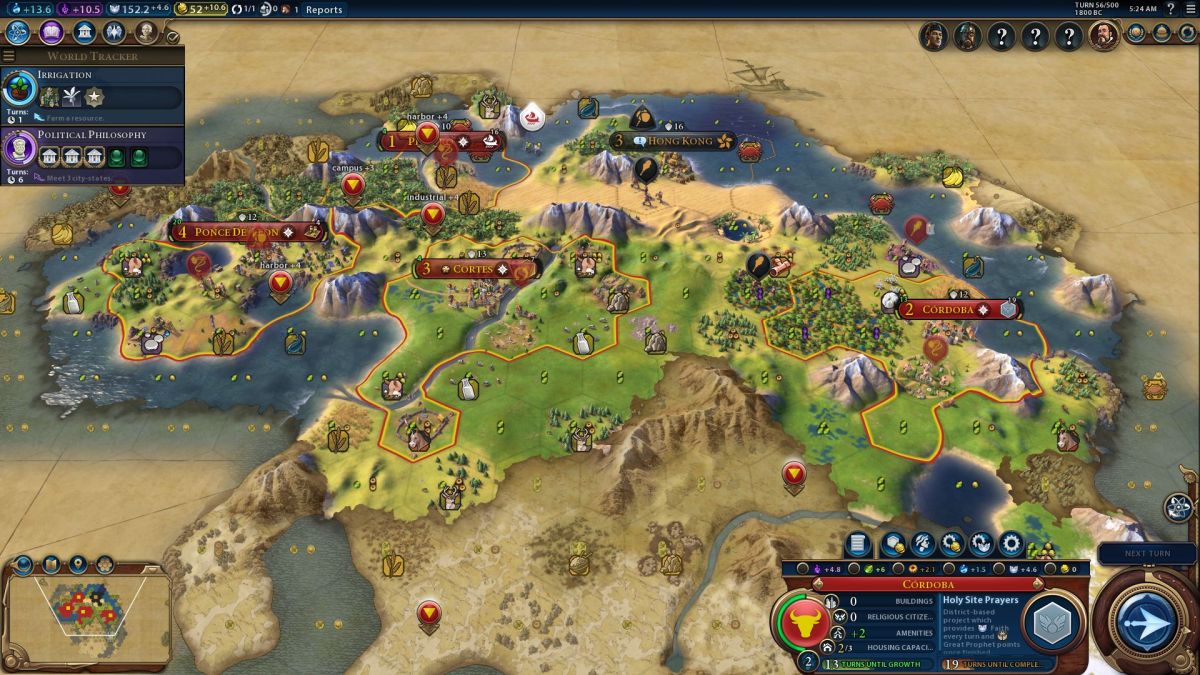Select the Hong Kong city-state banner
Screen dimensions: 1200x675
point(680,141)
